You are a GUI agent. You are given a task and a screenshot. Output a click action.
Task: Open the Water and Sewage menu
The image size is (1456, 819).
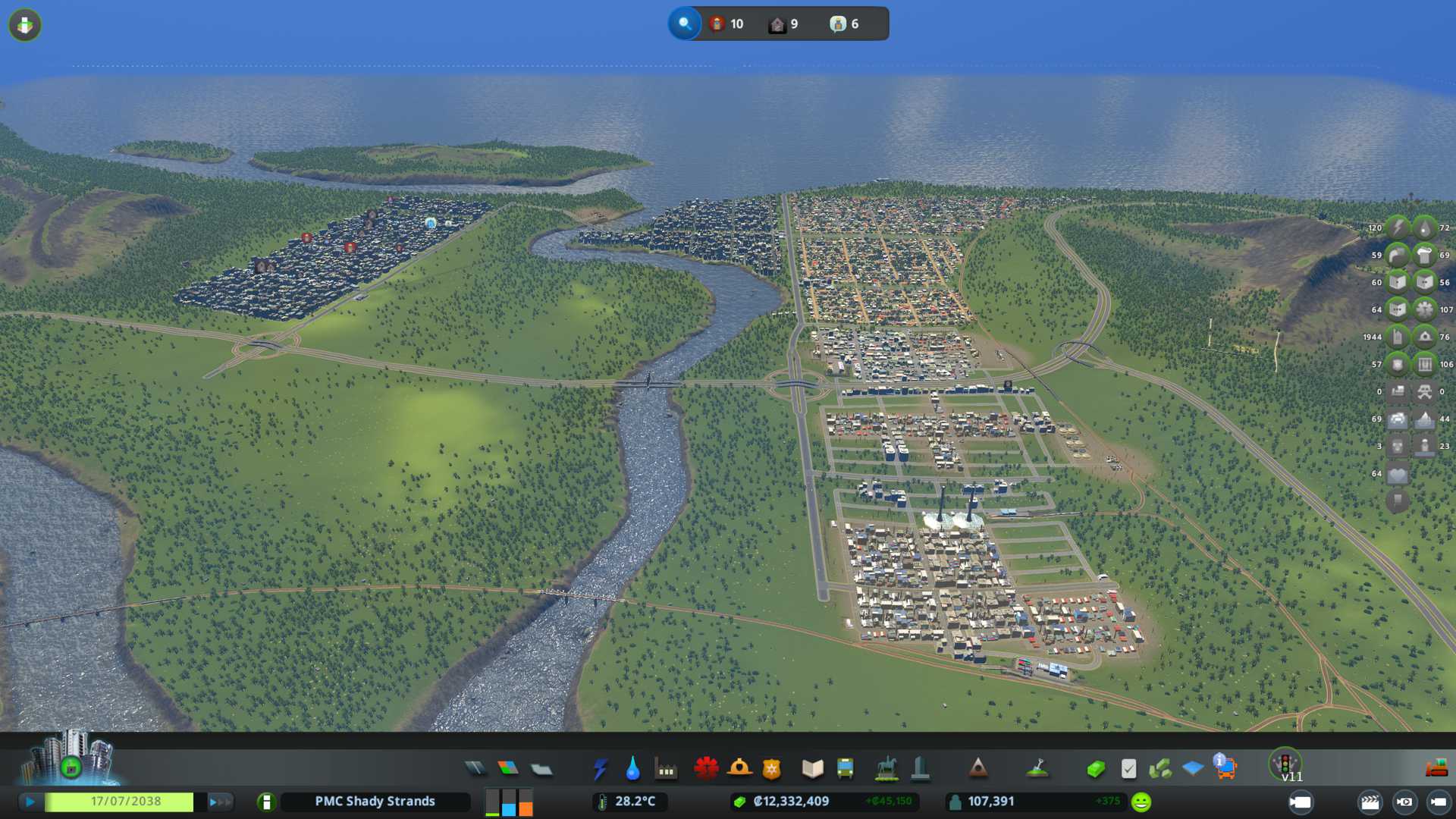[x=632, y=769]
